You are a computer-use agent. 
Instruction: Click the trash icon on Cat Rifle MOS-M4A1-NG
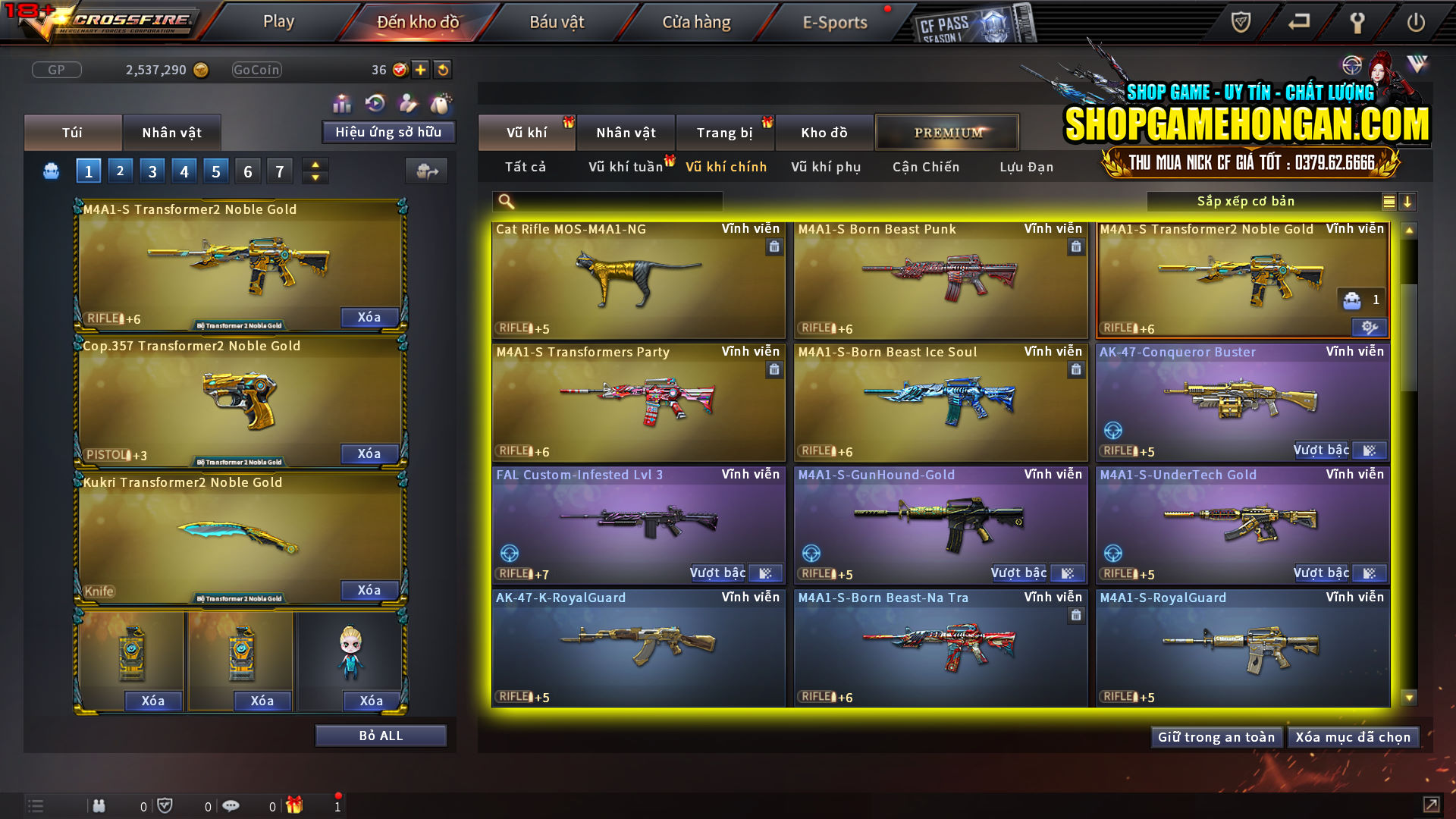coord(774,246)
